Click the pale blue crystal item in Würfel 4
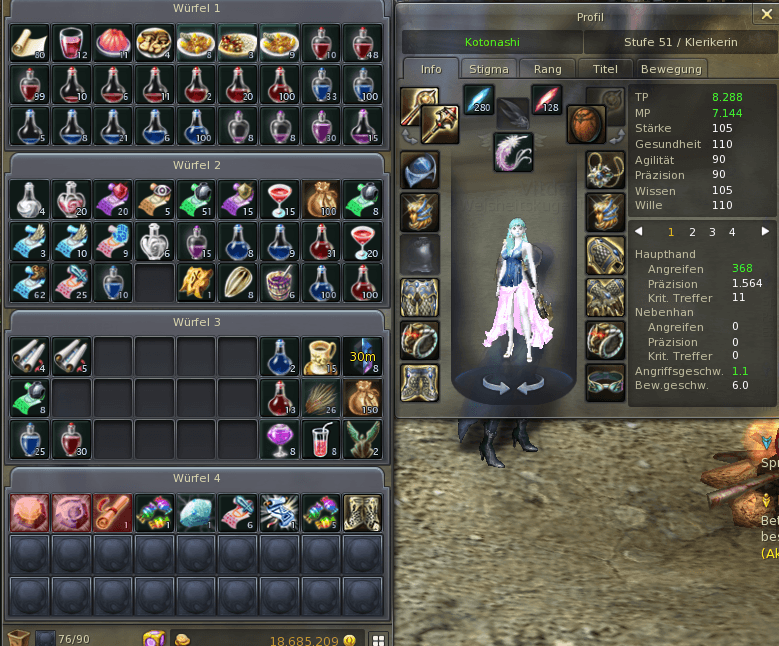Image resolution: width=779 pixels, height=646 pixels. pos(194,511)
